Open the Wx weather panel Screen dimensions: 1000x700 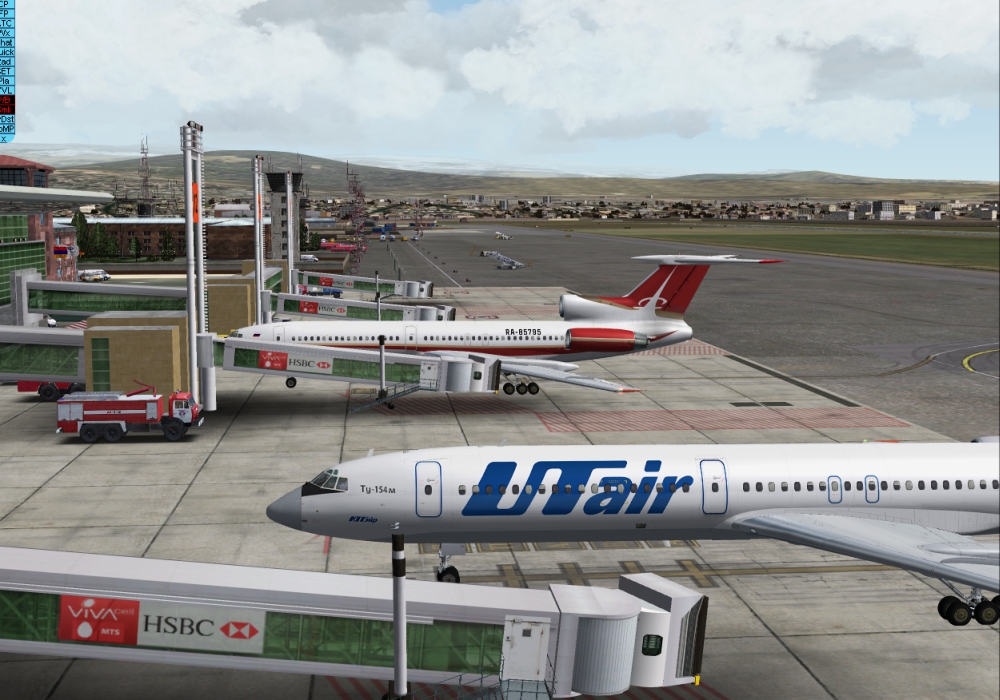7,33
